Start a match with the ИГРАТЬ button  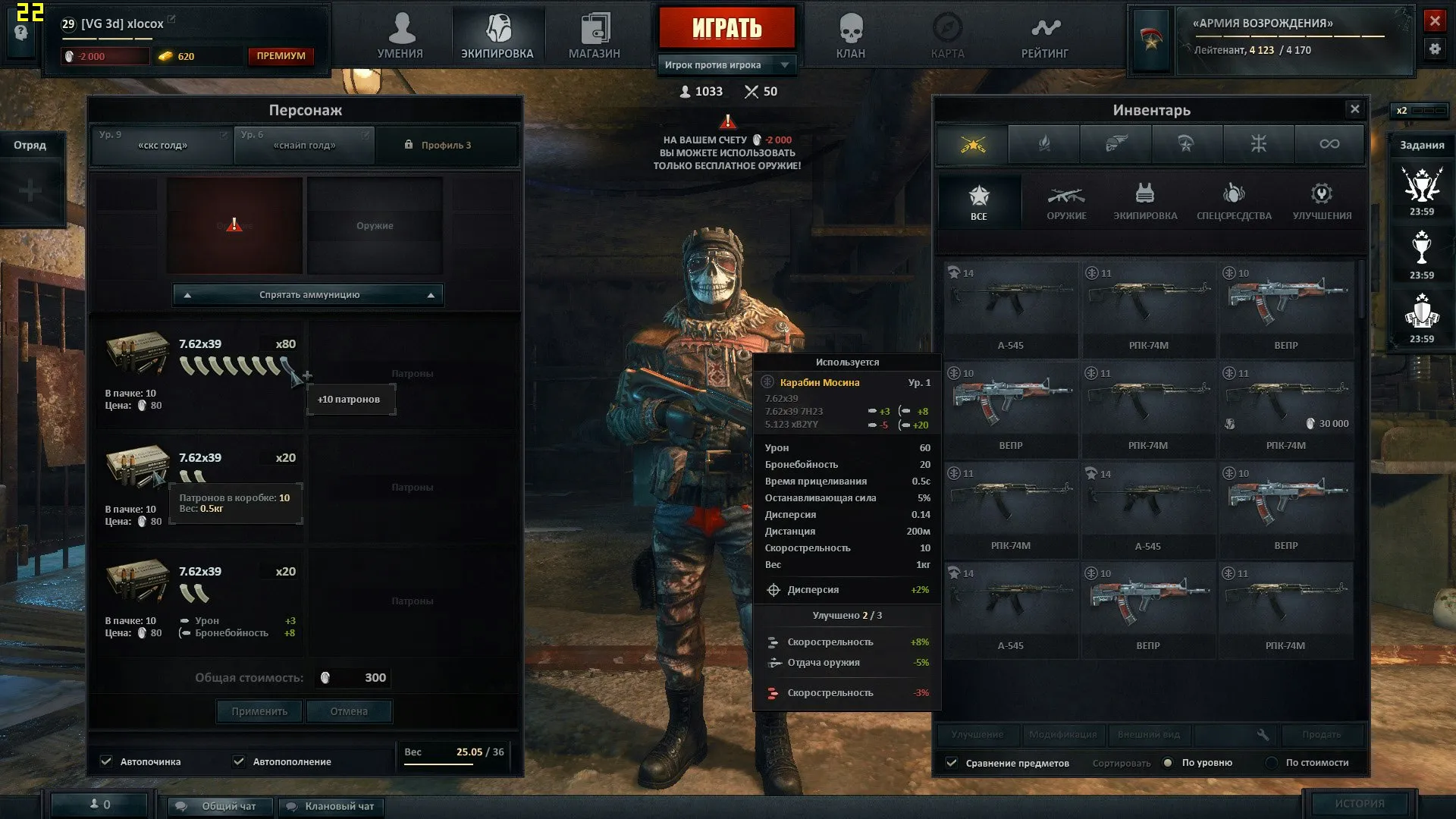point(726,28)
